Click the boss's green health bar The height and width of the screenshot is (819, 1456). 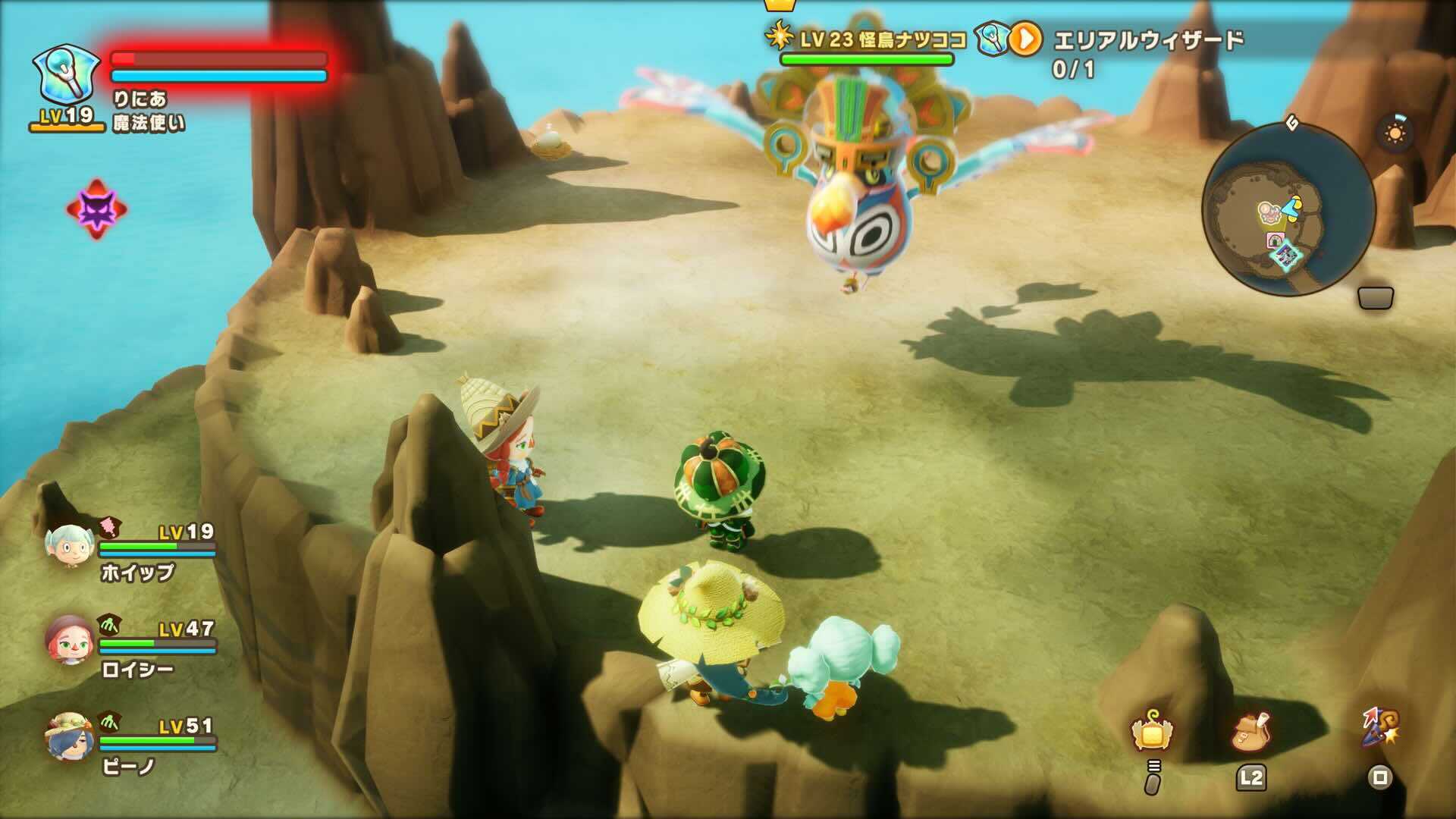(867, 58)
